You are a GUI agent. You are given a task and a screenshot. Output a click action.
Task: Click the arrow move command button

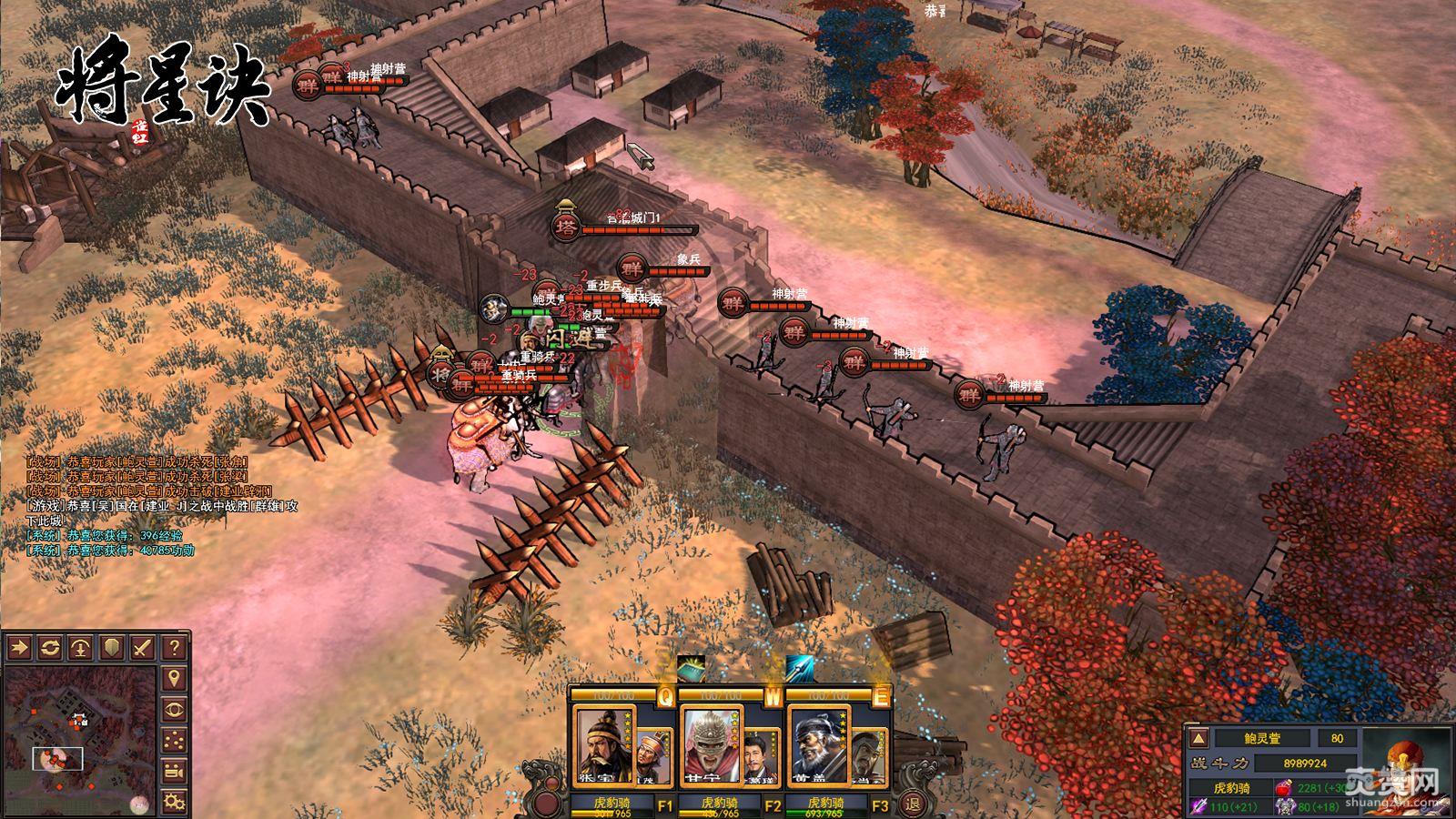pos(19,648)
